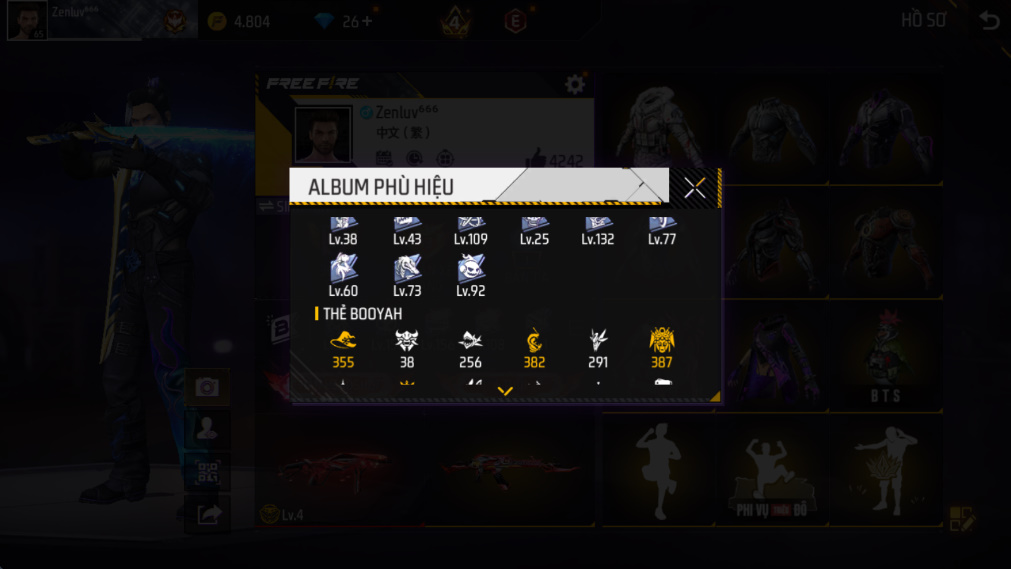Close the Album Phù Hiệu popup
The image size is (1011, 569).
click(x=695, y=187)
